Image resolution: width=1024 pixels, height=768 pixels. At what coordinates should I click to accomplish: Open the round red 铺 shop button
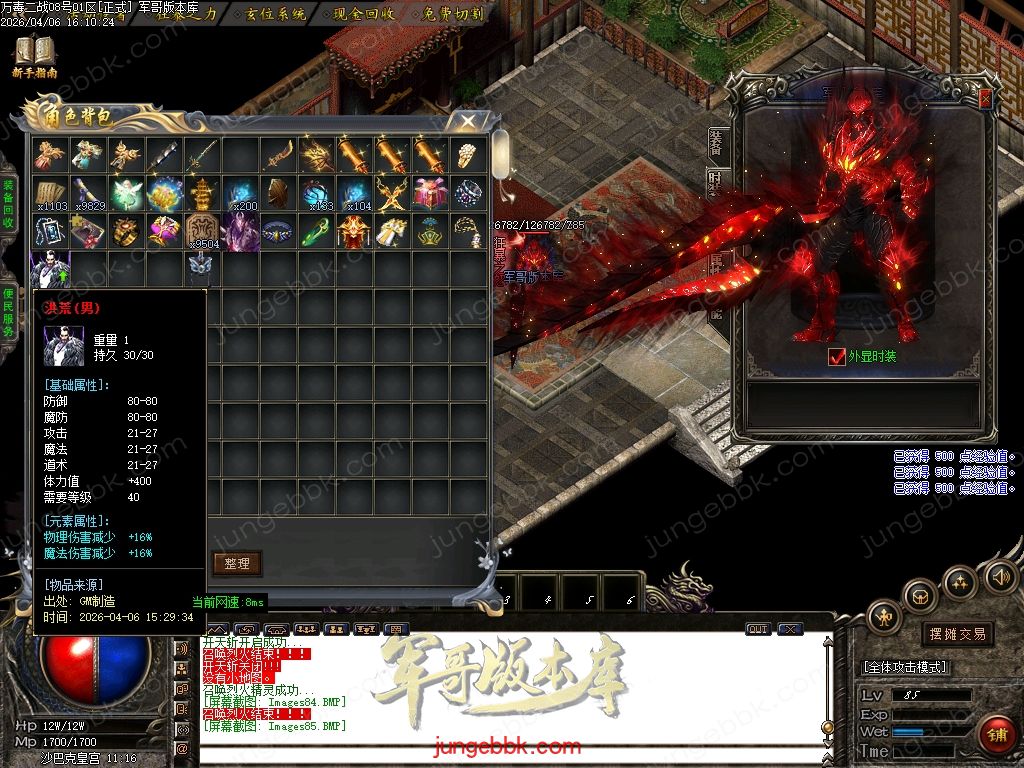pyautogui.click(x=995, y=735)
